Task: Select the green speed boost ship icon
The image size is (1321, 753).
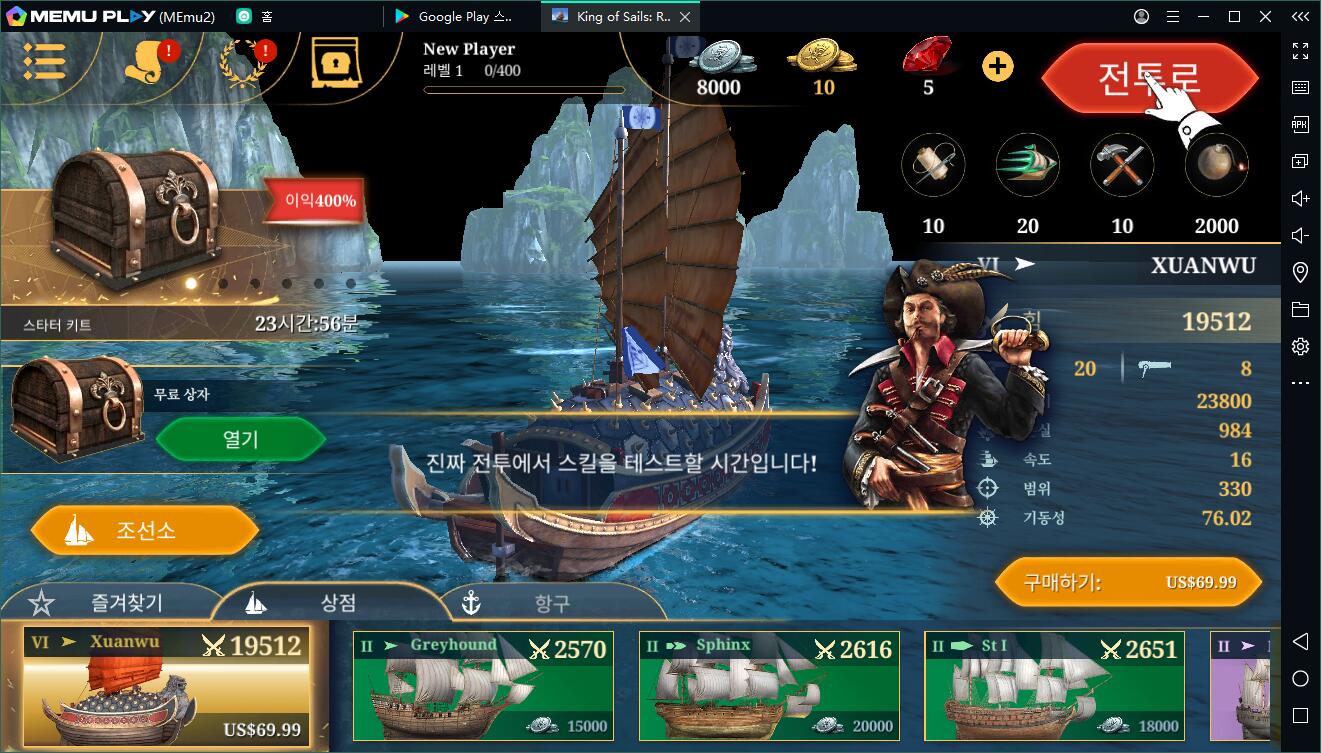Action: 1027,165
